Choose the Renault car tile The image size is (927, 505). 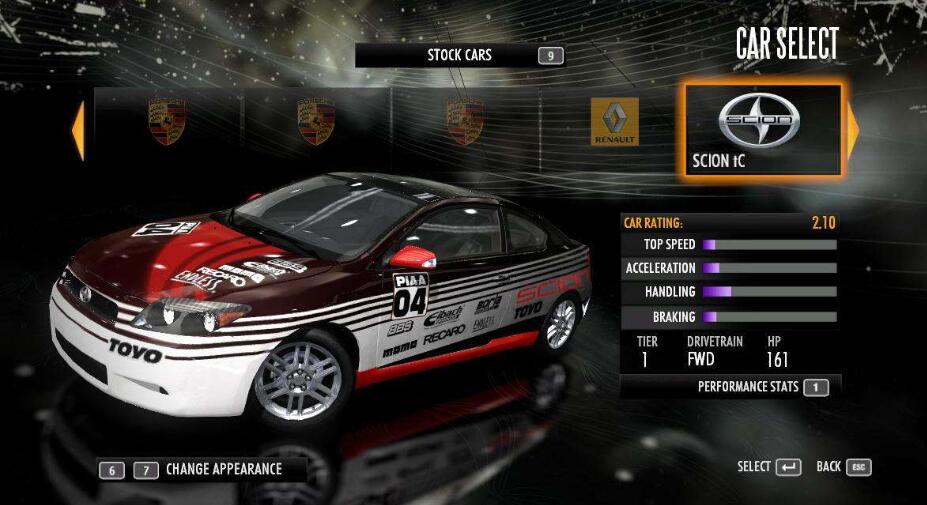coord(614,123)
